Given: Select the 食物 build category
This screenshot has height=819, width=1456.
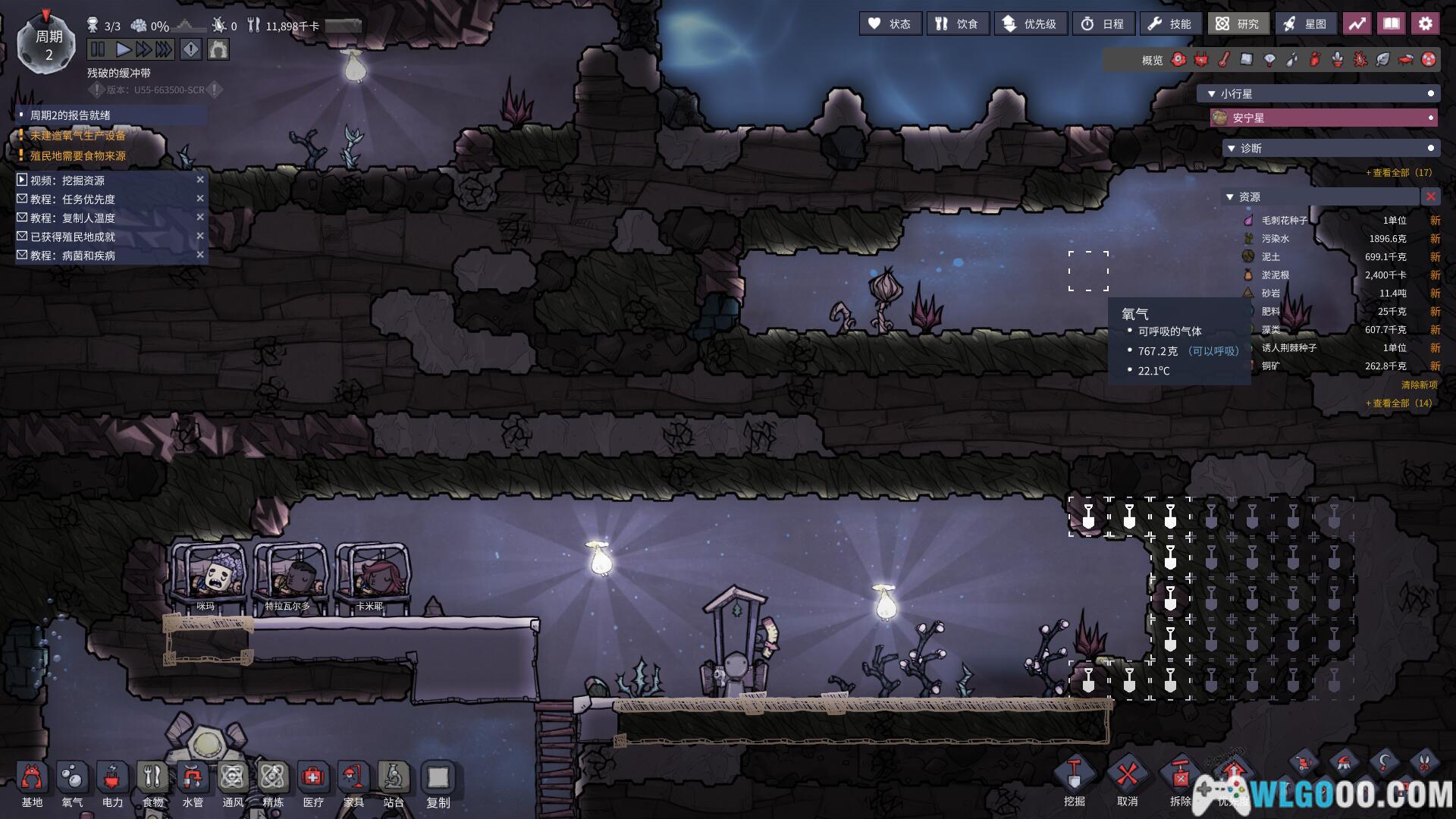Looking at the screenshot, I should pyautogui.click(x=152, y=783).
